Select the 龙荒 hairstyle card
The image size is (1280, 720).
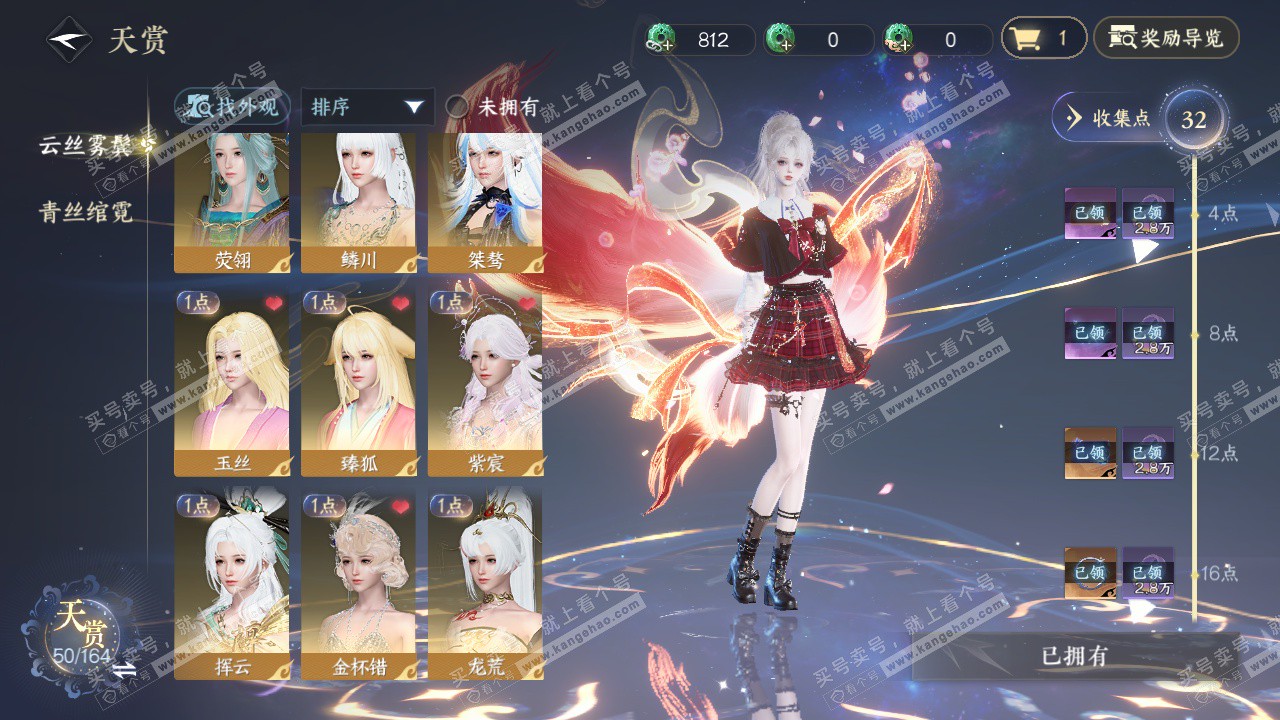[485, 585]
